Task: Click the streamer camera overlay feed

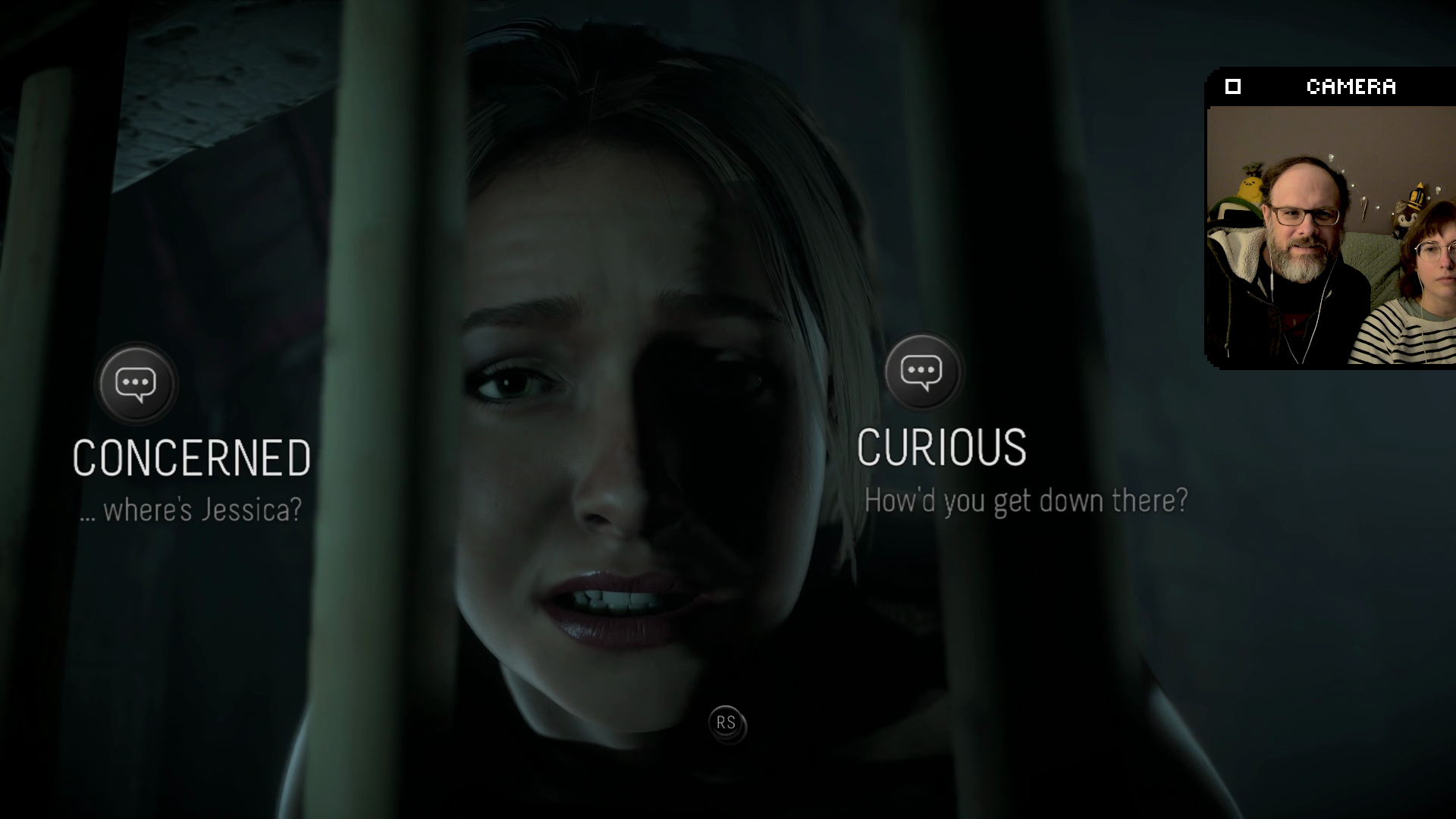Action: (1330, 235)
